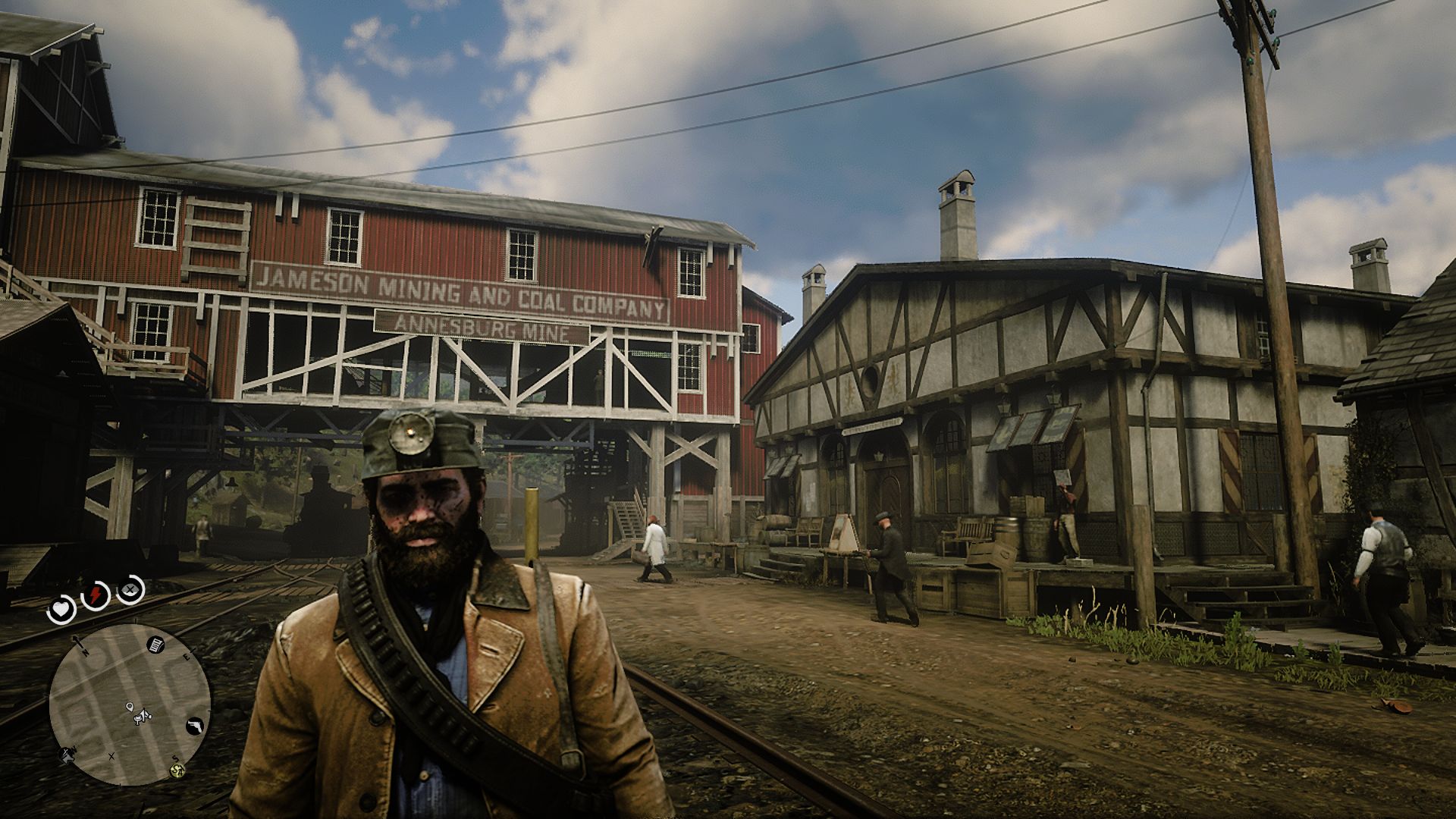Select the black X marker on minimap

[111, 755]
